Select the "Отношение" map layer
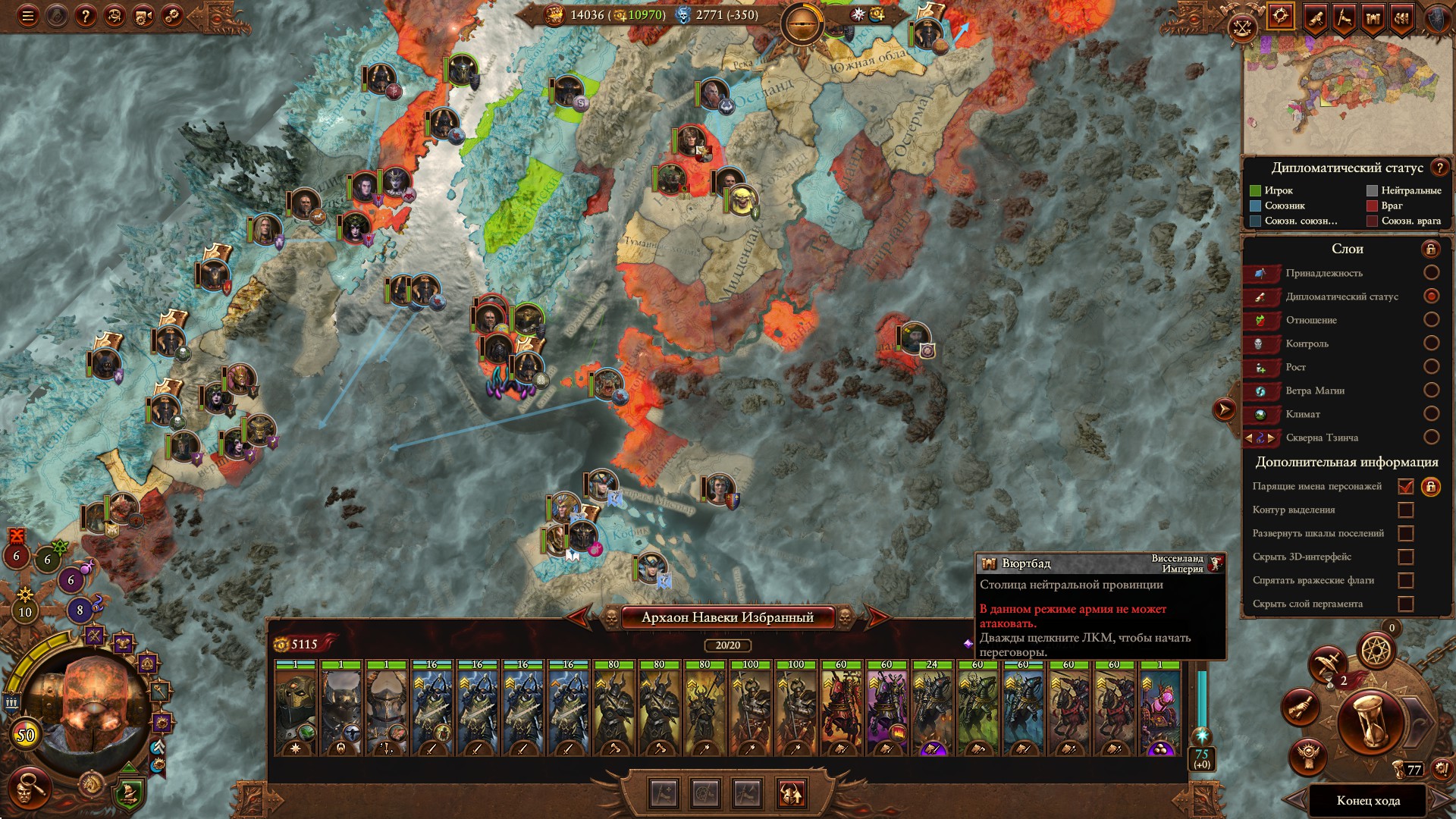 [x=1431, y=319]
